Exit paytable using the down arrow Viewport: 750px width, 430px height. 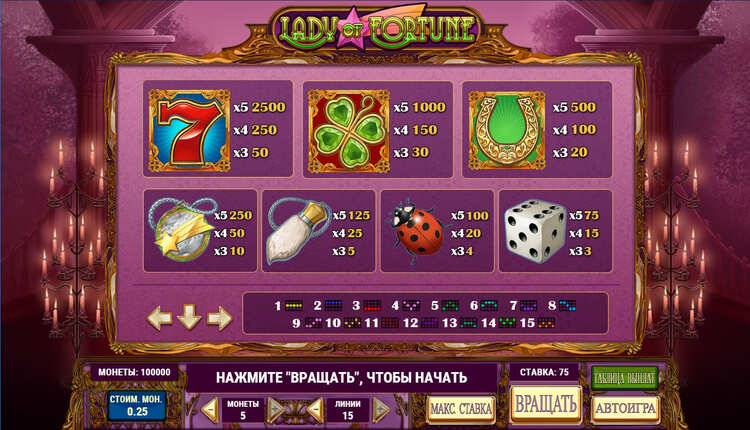[x=190, y=318]
